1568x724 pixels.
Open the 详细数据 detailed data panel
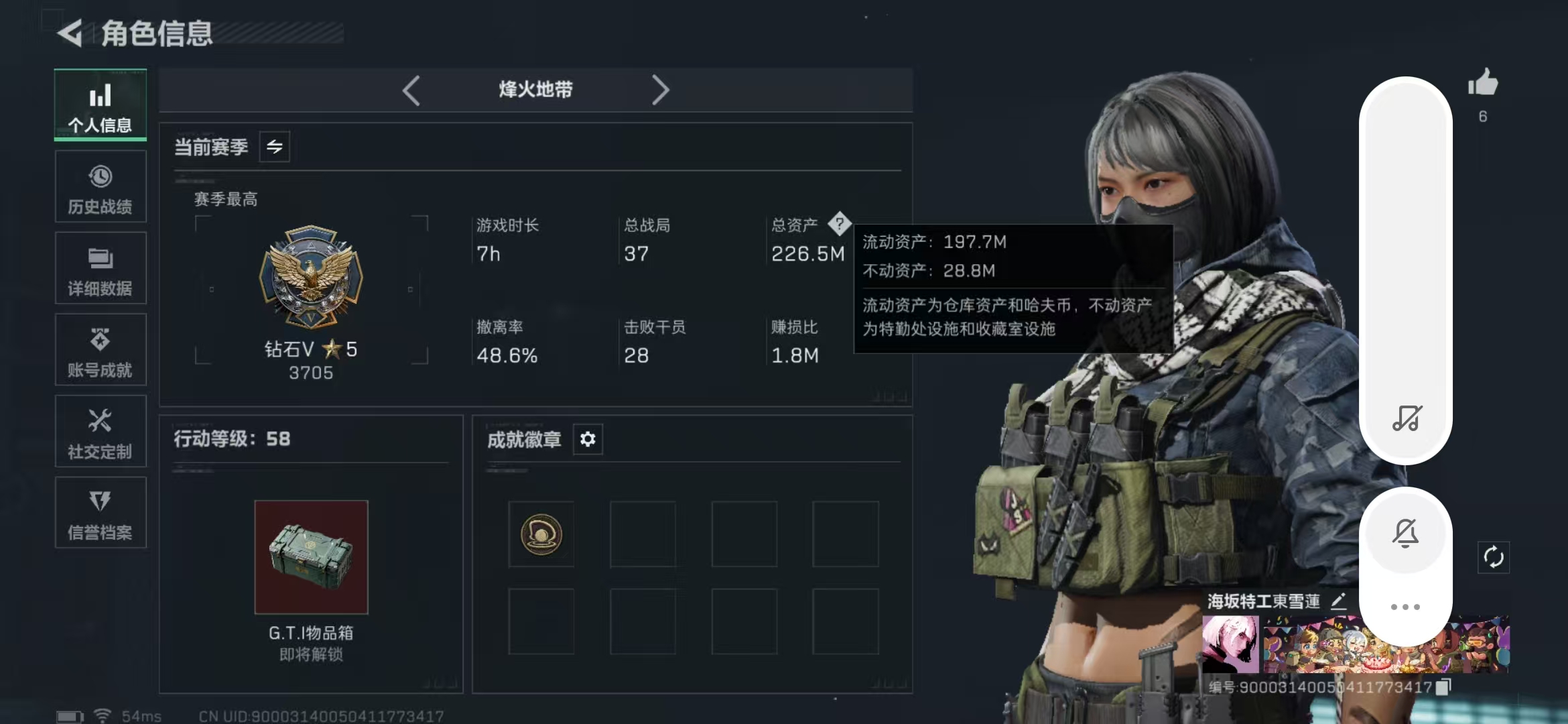tap(100, 268)
